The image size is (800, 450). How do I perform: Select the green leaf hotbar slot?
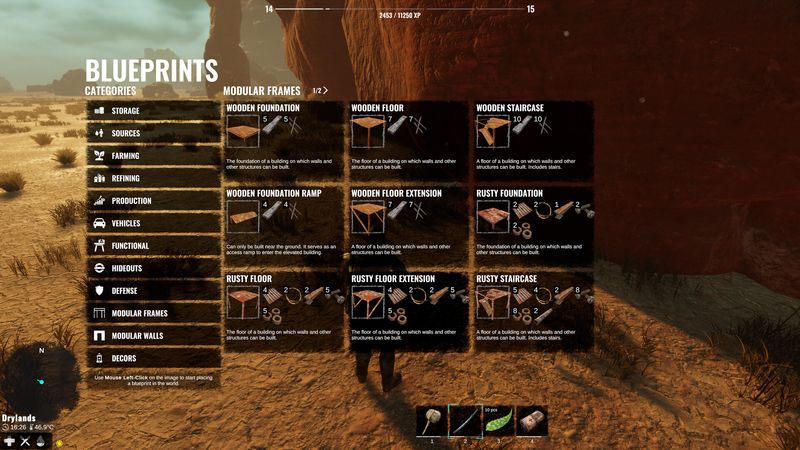click(498, 421)
